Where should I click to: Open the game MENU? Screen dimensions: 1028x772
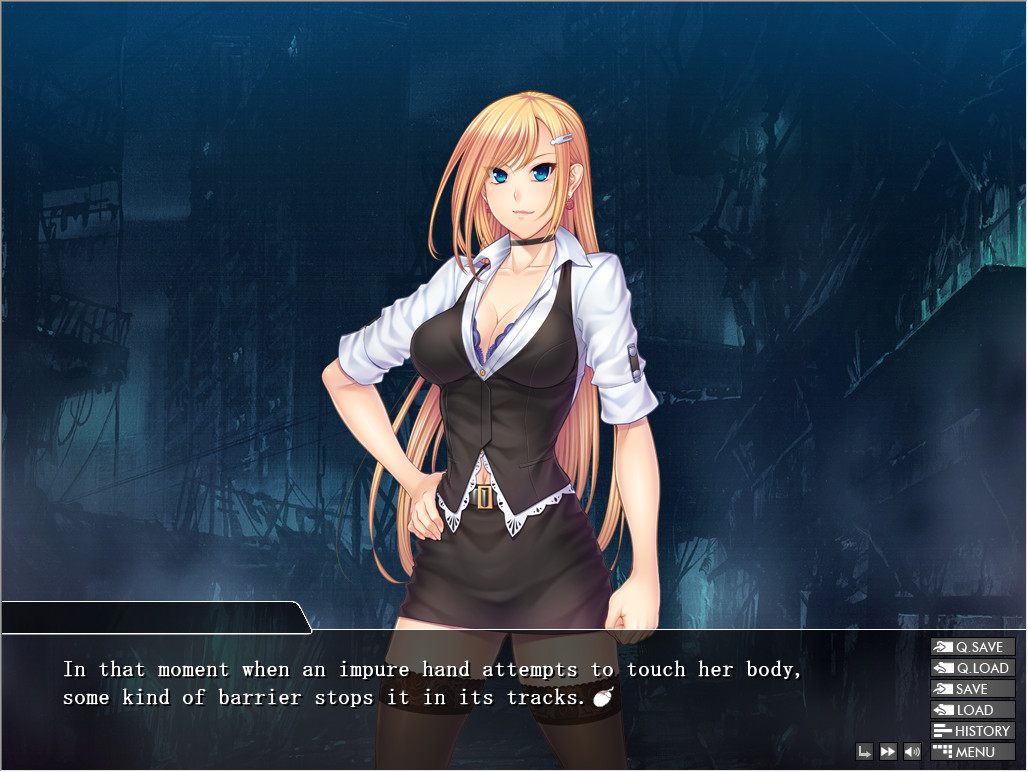[x=972, y=752]
